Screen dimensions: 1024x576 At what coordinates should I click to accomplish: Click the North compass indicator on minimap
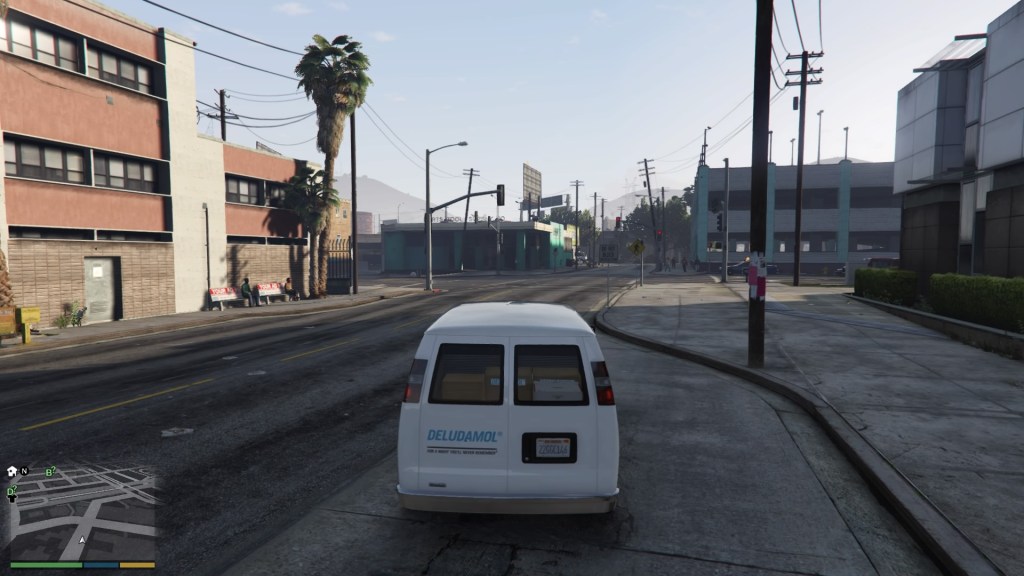(24, 471)
